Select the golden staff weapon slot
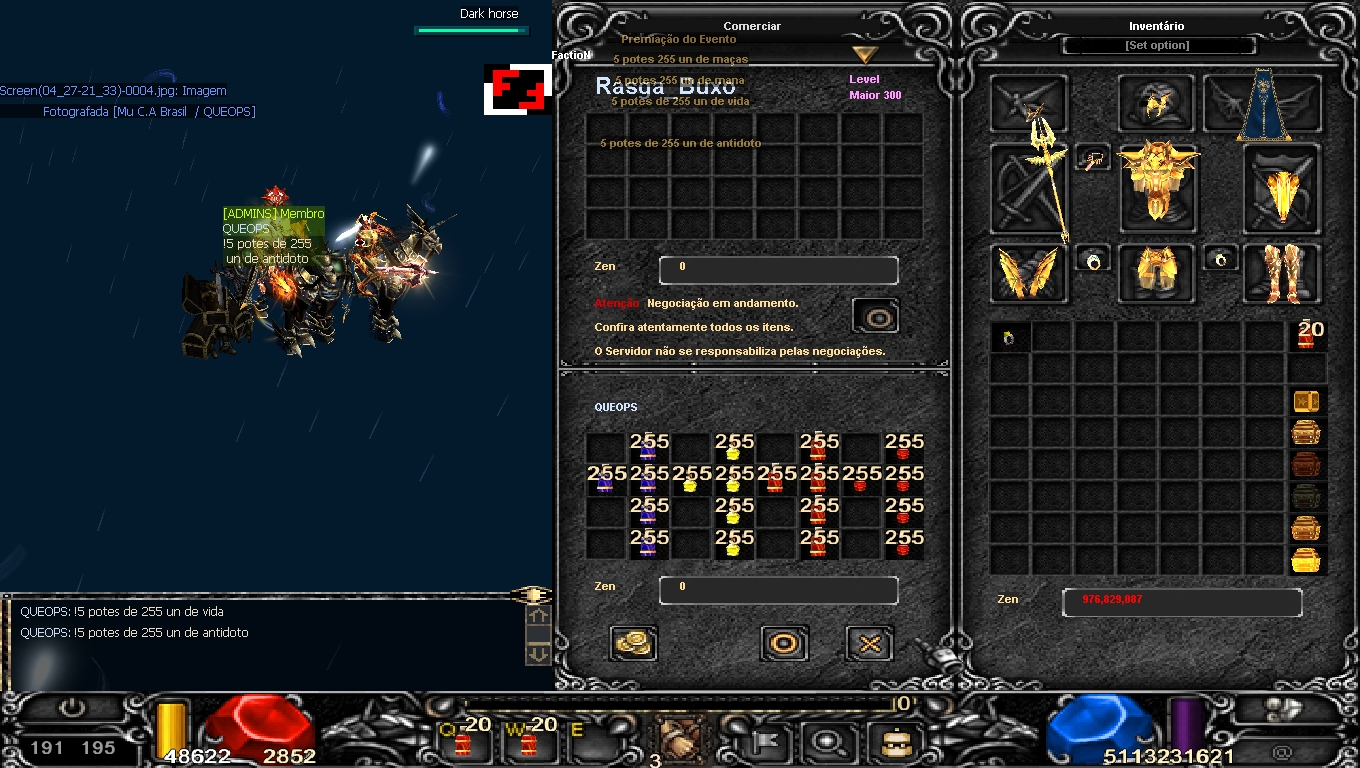Viewport: 1360px width, 768px height. point(1030,190)
